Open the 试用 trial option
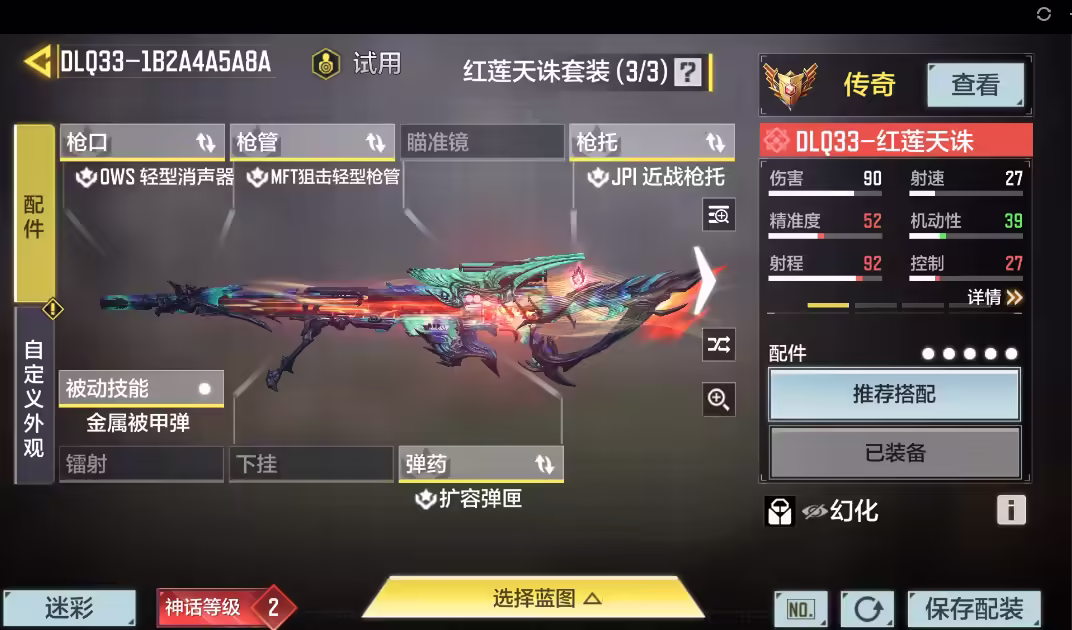The image size is (1072, 630). point(357,64)
